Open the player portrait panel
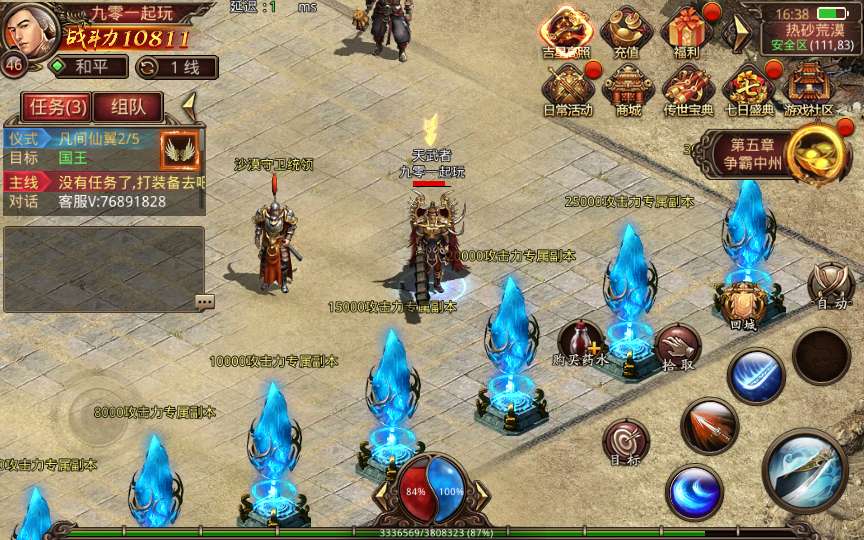Image resolution: width=864 pixels, height=540 pixels. click(x=28, y=31)
